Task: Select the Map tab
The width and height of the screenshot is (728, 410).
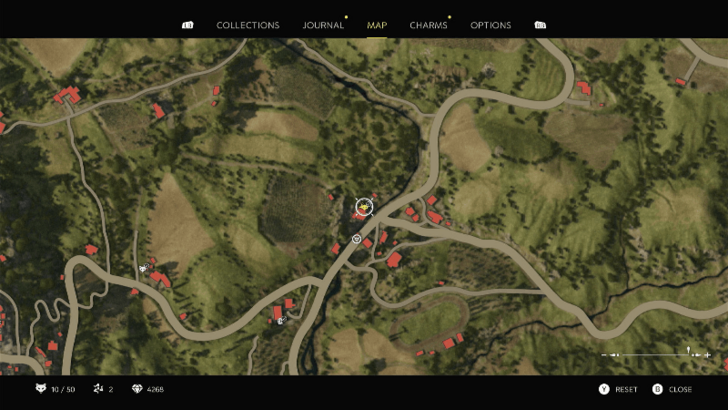Action: pyautogui.click(x=377, y=25)
